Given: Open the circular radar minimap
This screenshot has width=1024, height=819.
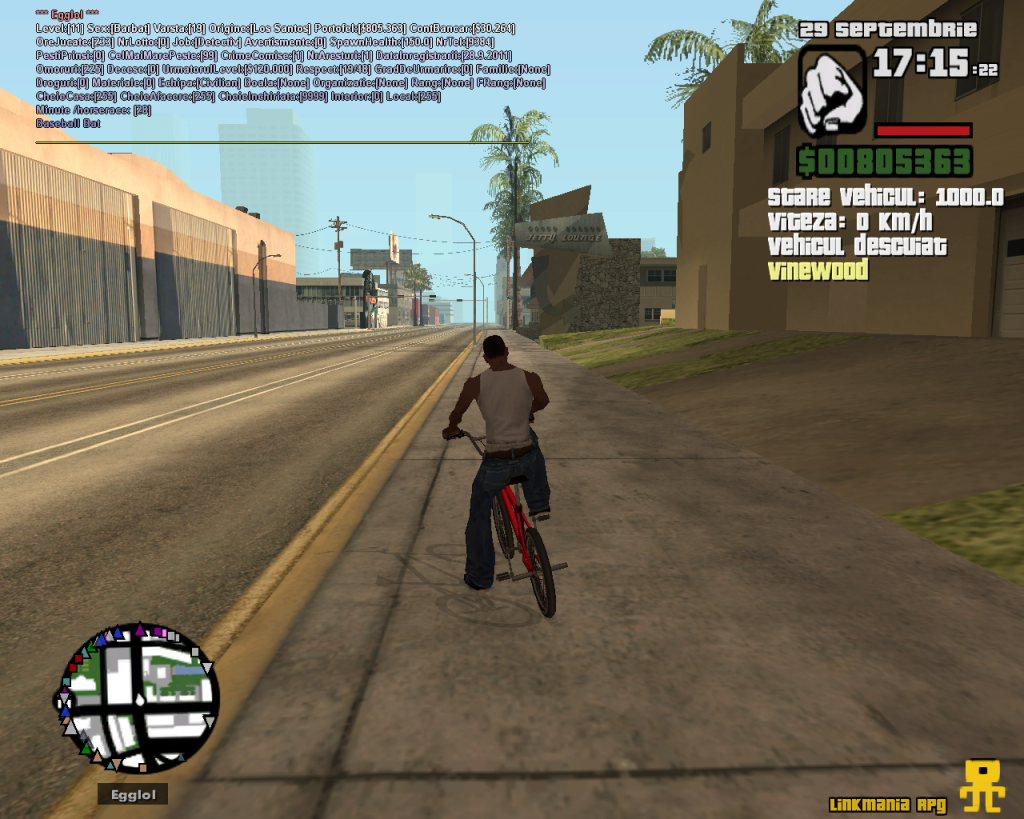Looking at the screenshot, I should [x=138, y=698].
